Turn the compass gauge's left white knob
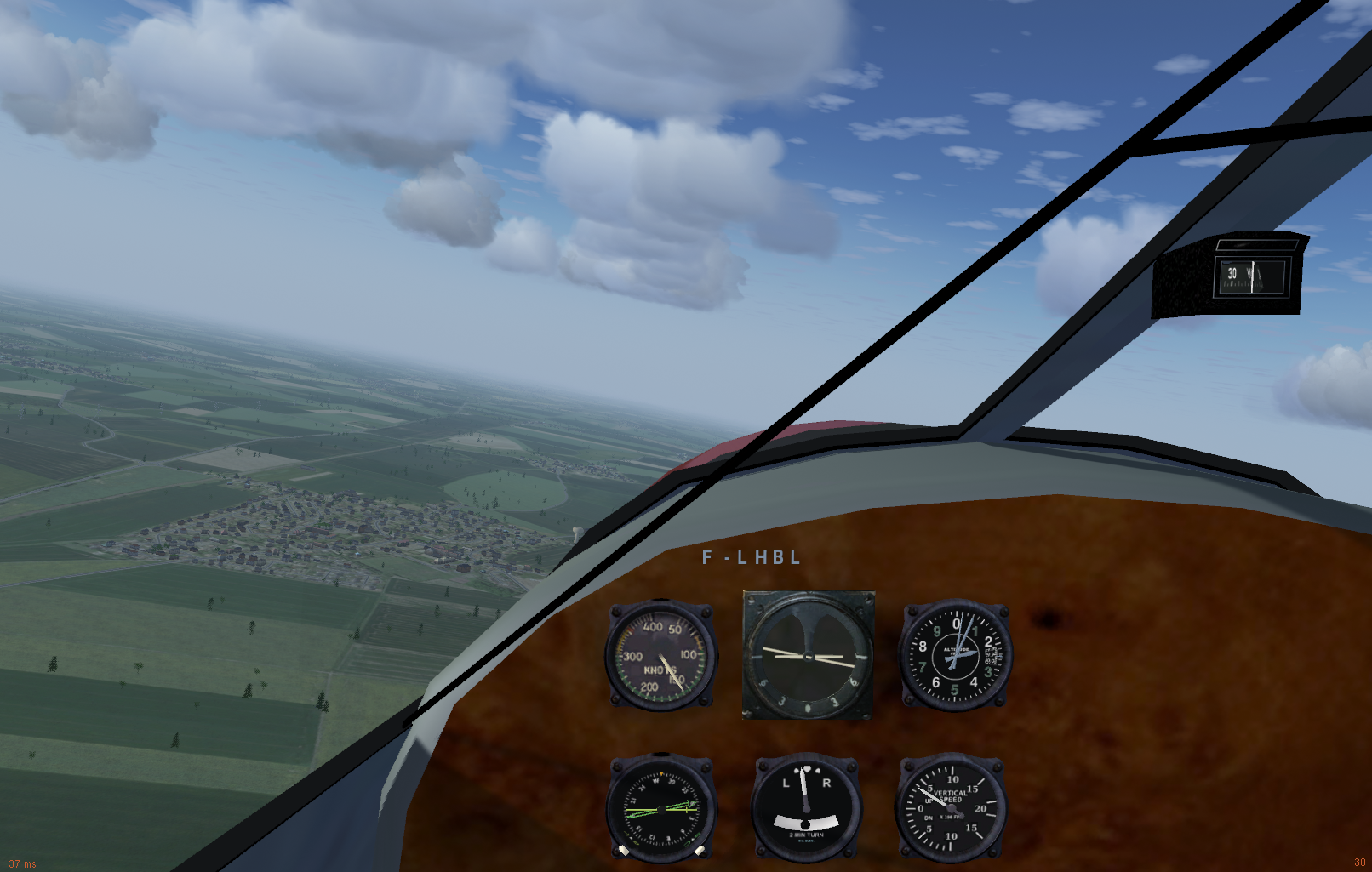This screenshot has height=872, width=1372. [624, 850]
